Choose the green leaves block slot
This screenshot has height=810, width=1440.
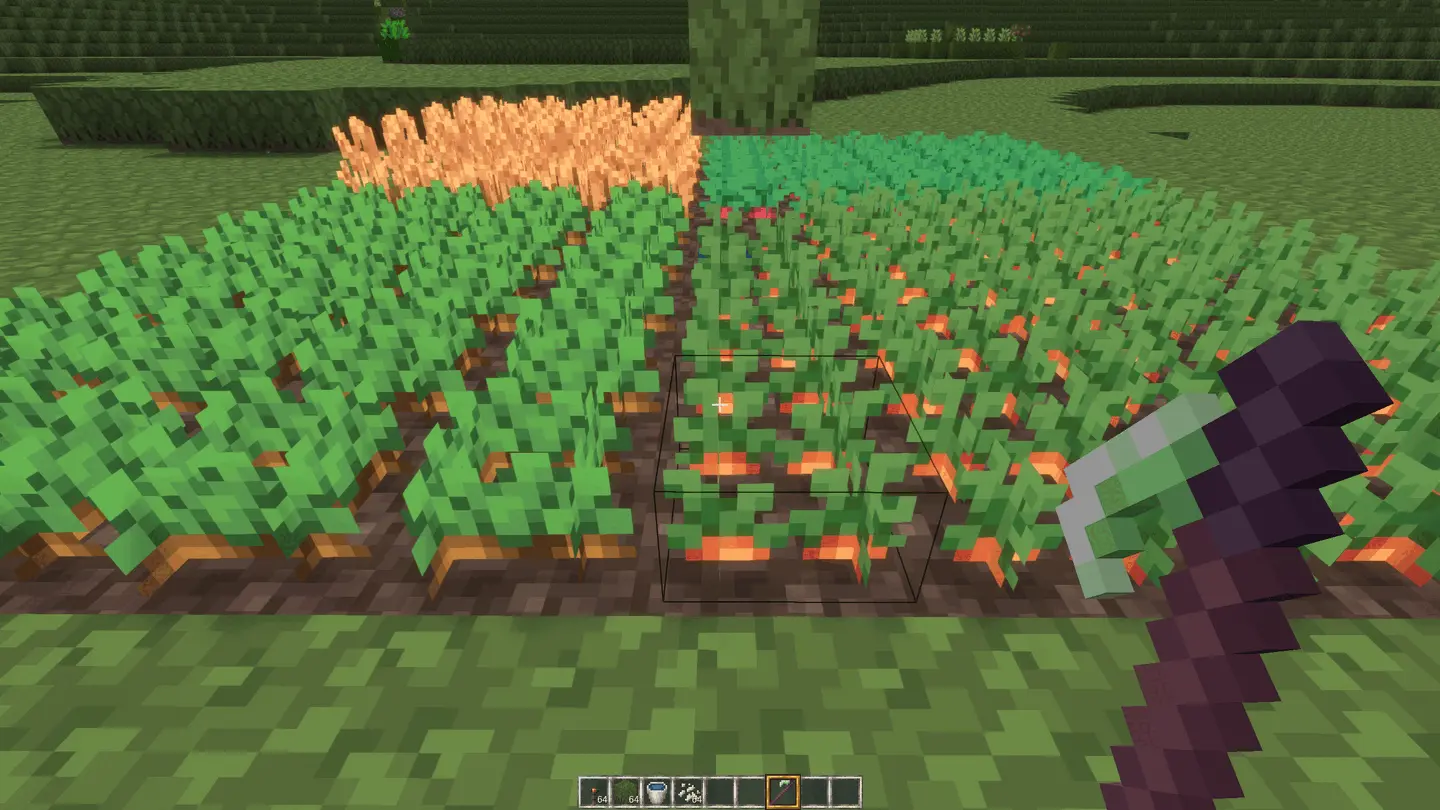point(626,792)
